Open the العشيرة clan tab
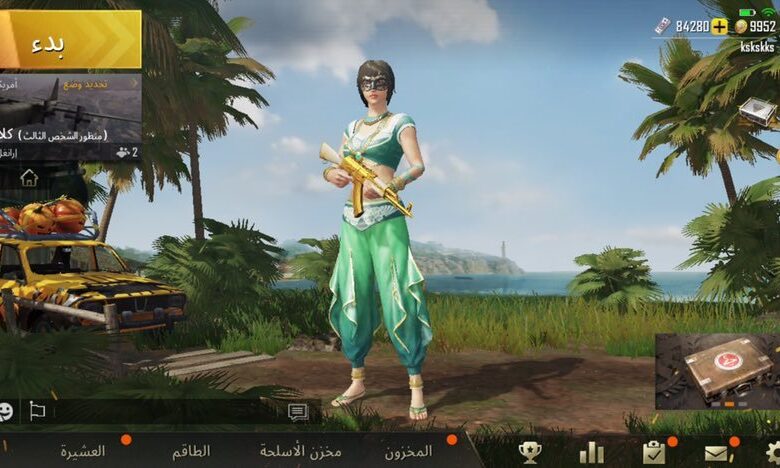This screenshot has width=780, height=468. 82,451
